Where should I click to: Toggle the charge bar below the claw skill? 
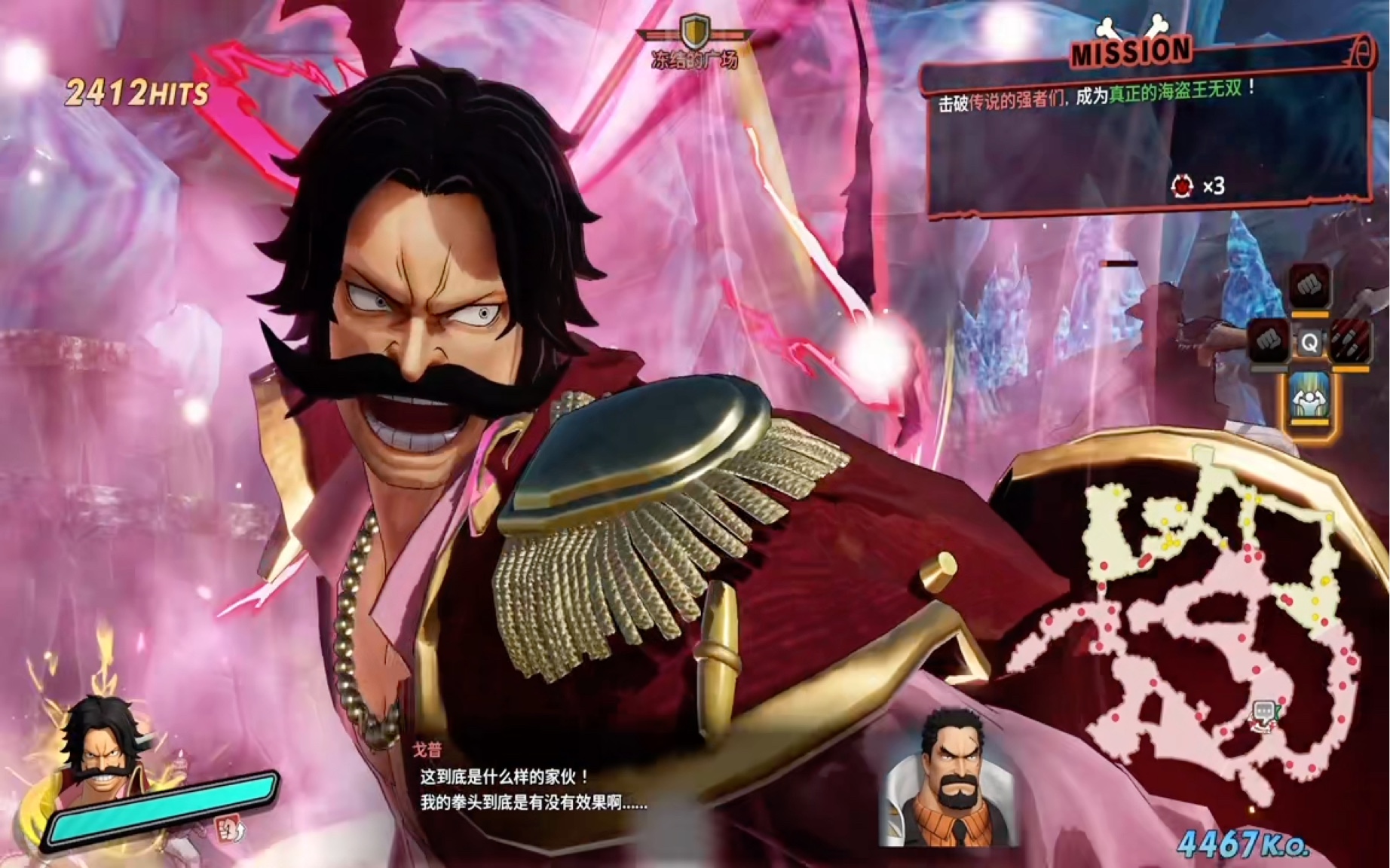coord(1351,368)
